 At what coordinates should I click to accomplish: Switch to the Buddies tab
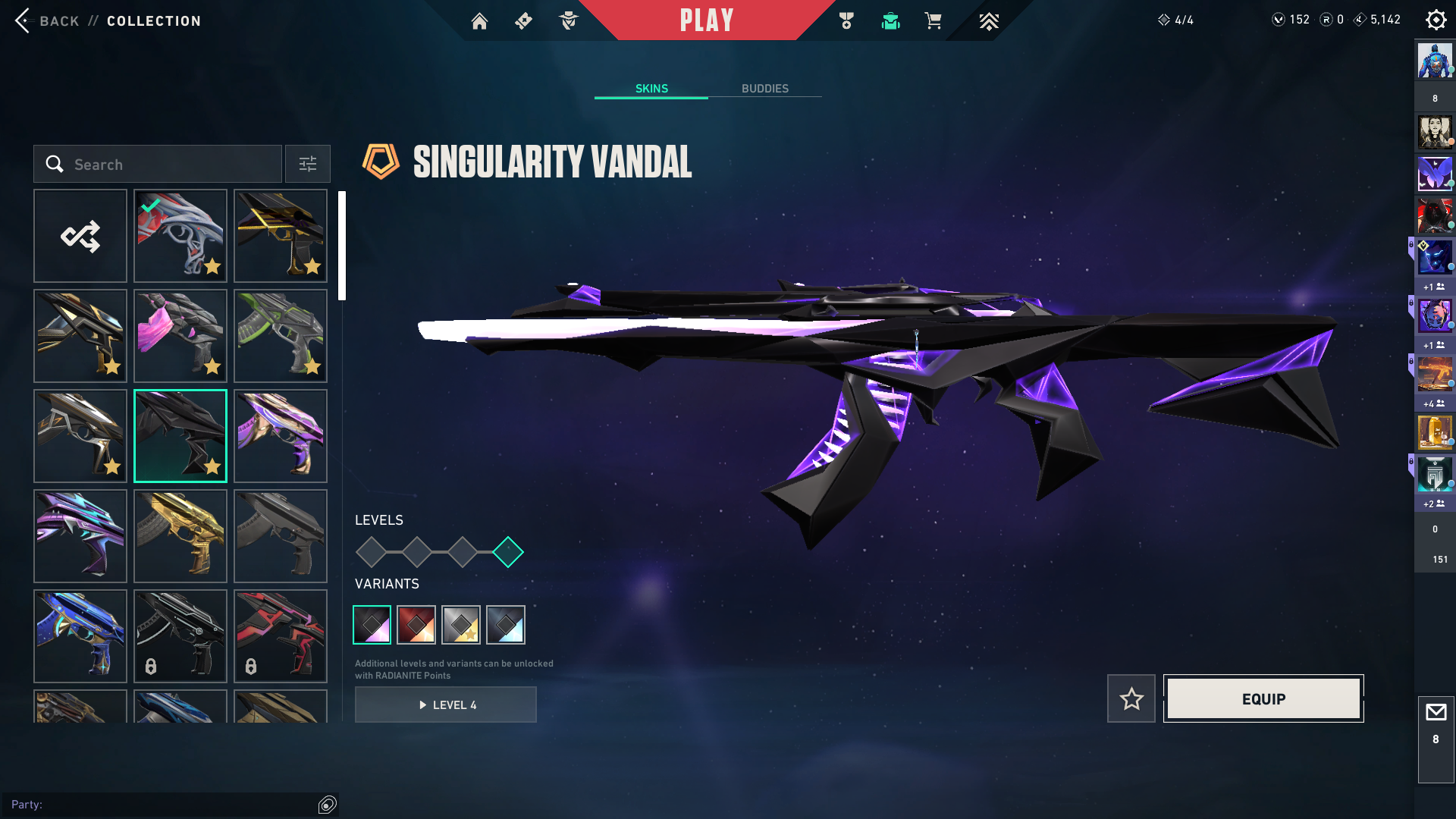coord(764,89)
